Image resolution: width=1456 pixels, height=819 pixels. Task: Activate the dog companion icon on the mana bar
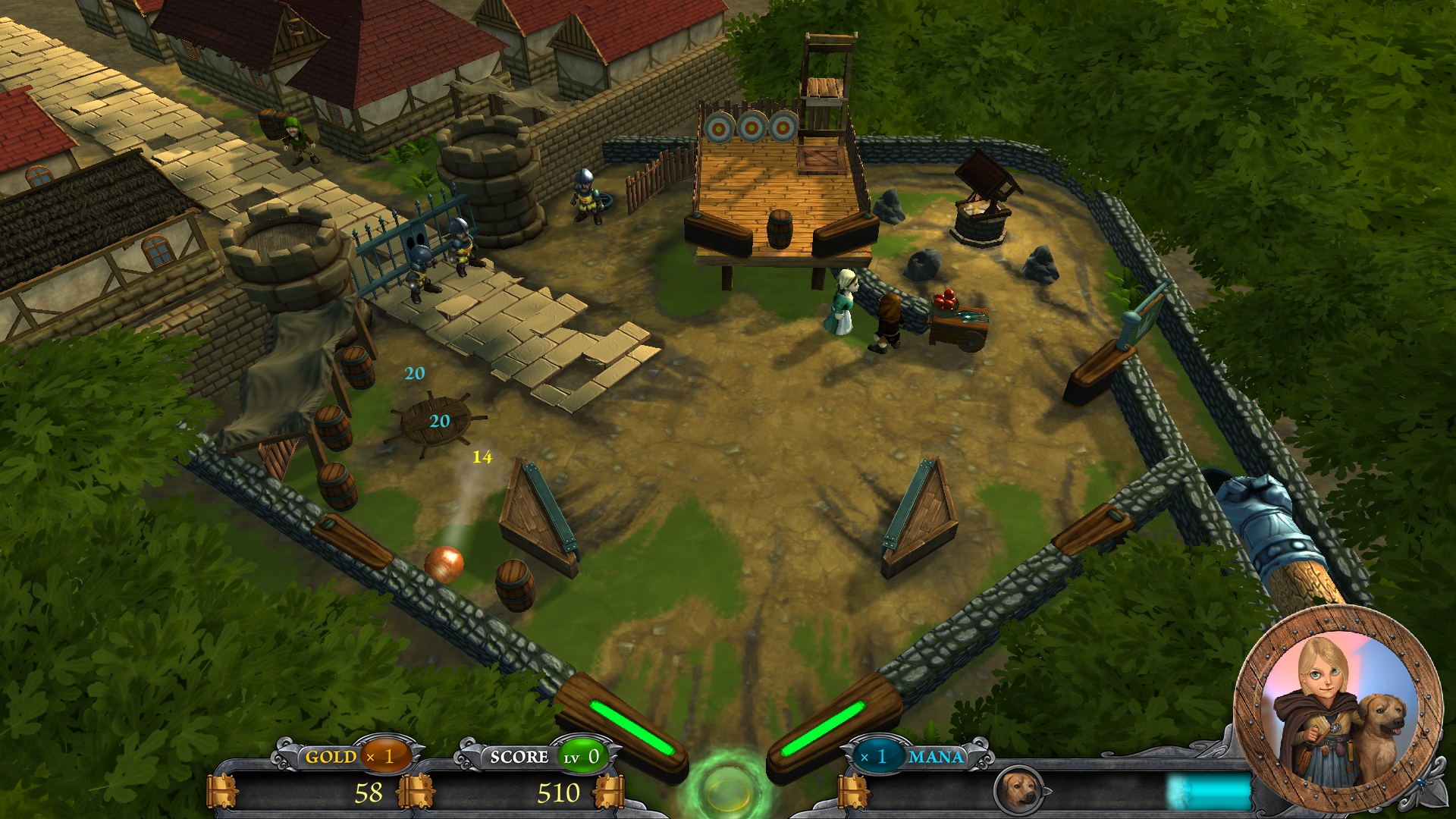pyautogui.click(x=1018, y=791)
